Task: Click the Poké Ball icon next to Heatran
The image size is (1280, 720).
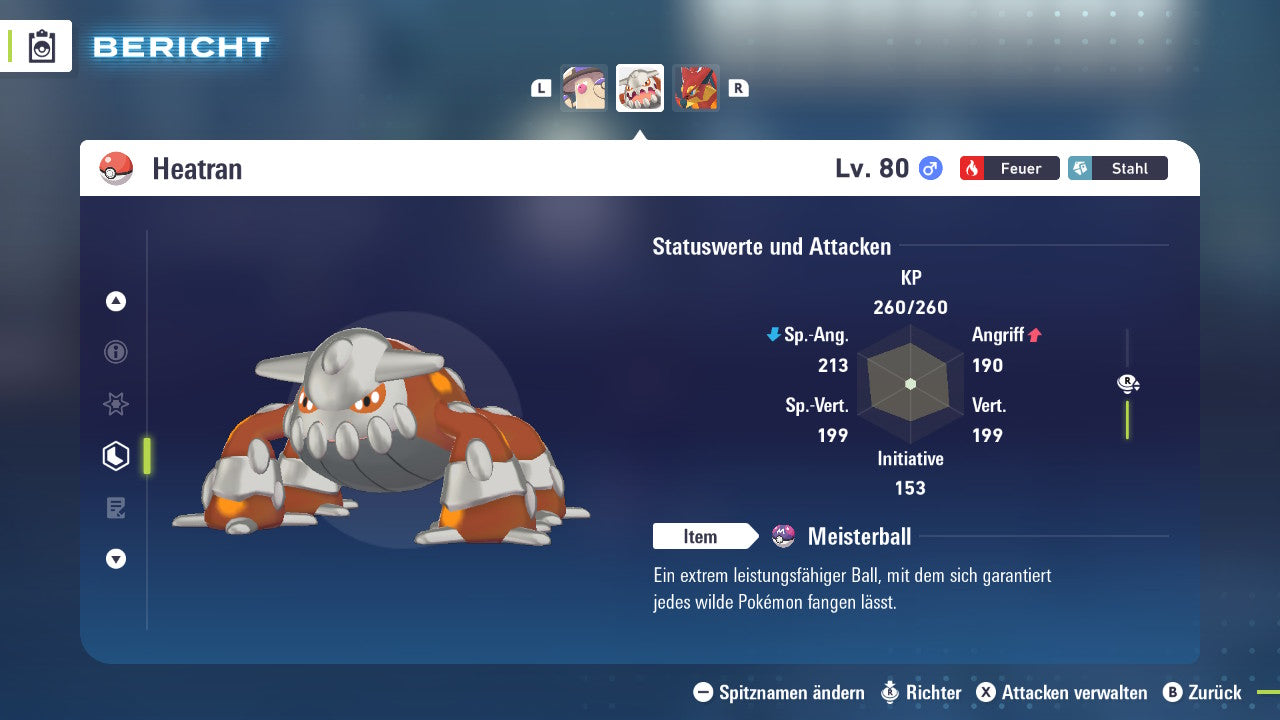Action: (x=115, y=168)
